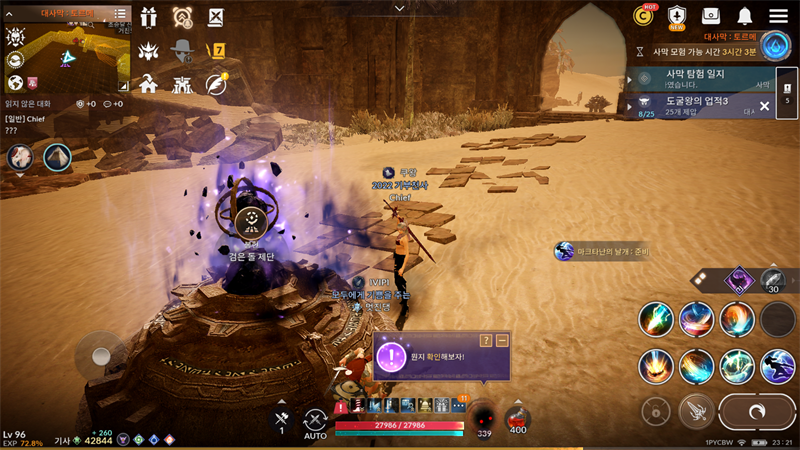Click the help question mark on the popup
800x450 pixels.
pos(486,341)
